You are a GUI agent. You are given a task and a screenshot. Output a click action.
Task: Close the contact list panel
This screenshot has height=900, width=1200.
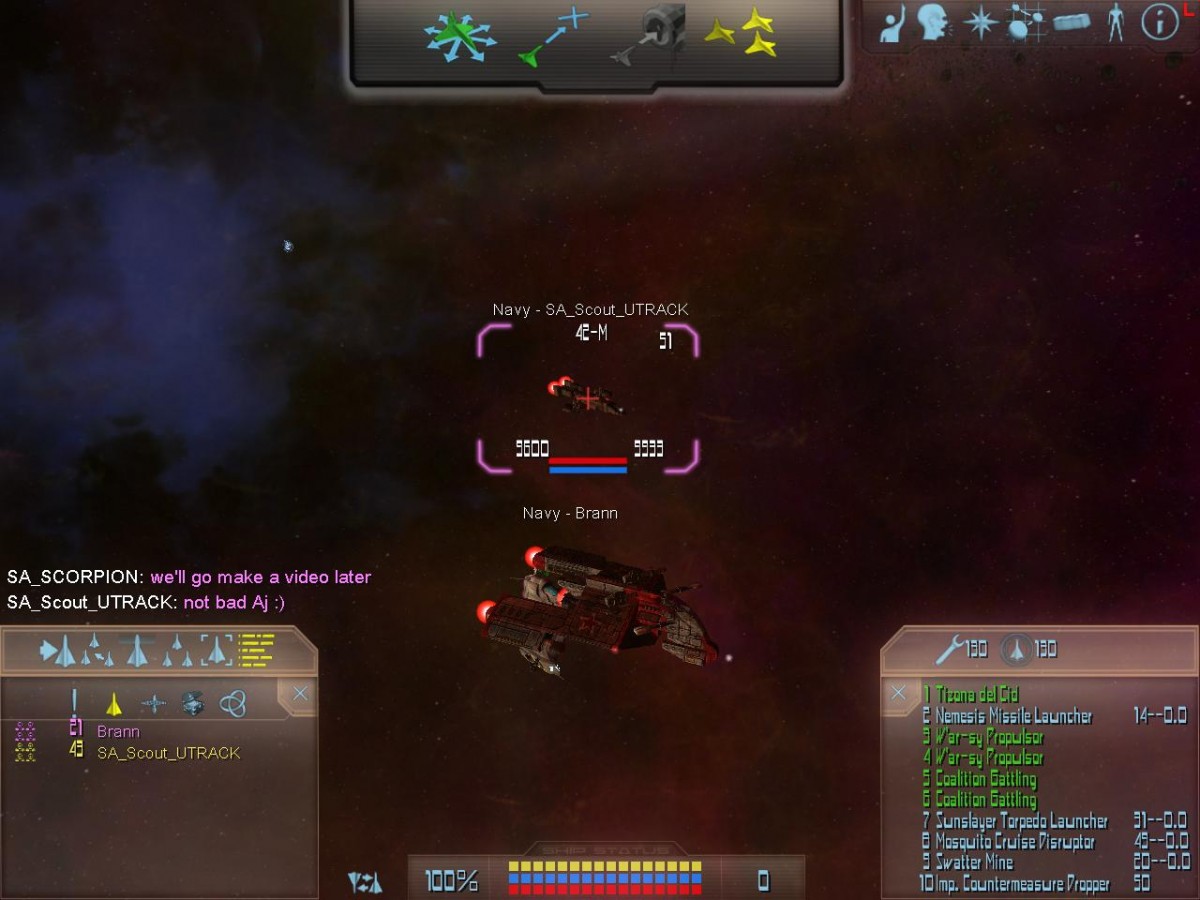pyautogui.click(x=299, y=694)
